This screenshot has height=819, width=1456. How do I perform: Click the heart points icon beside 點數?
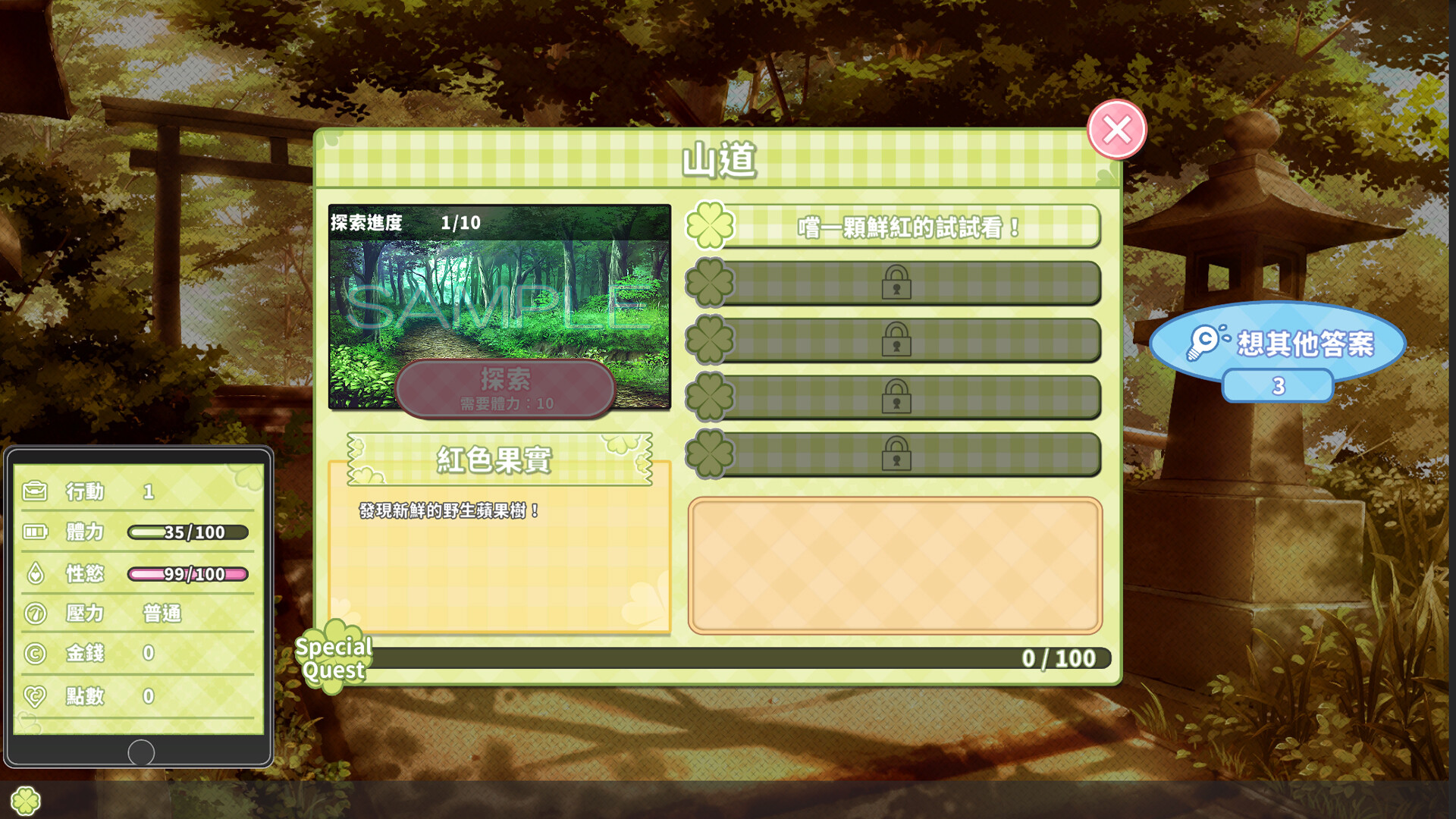[36, 696]
